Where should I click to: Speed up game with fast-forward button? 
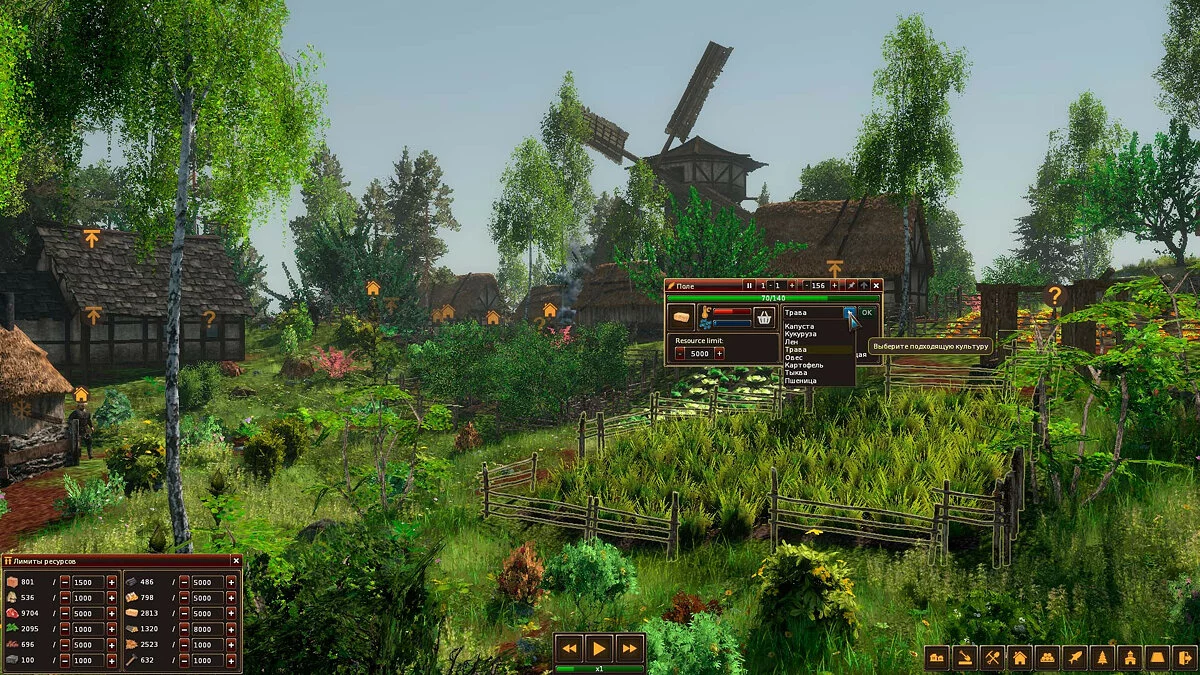628,648
